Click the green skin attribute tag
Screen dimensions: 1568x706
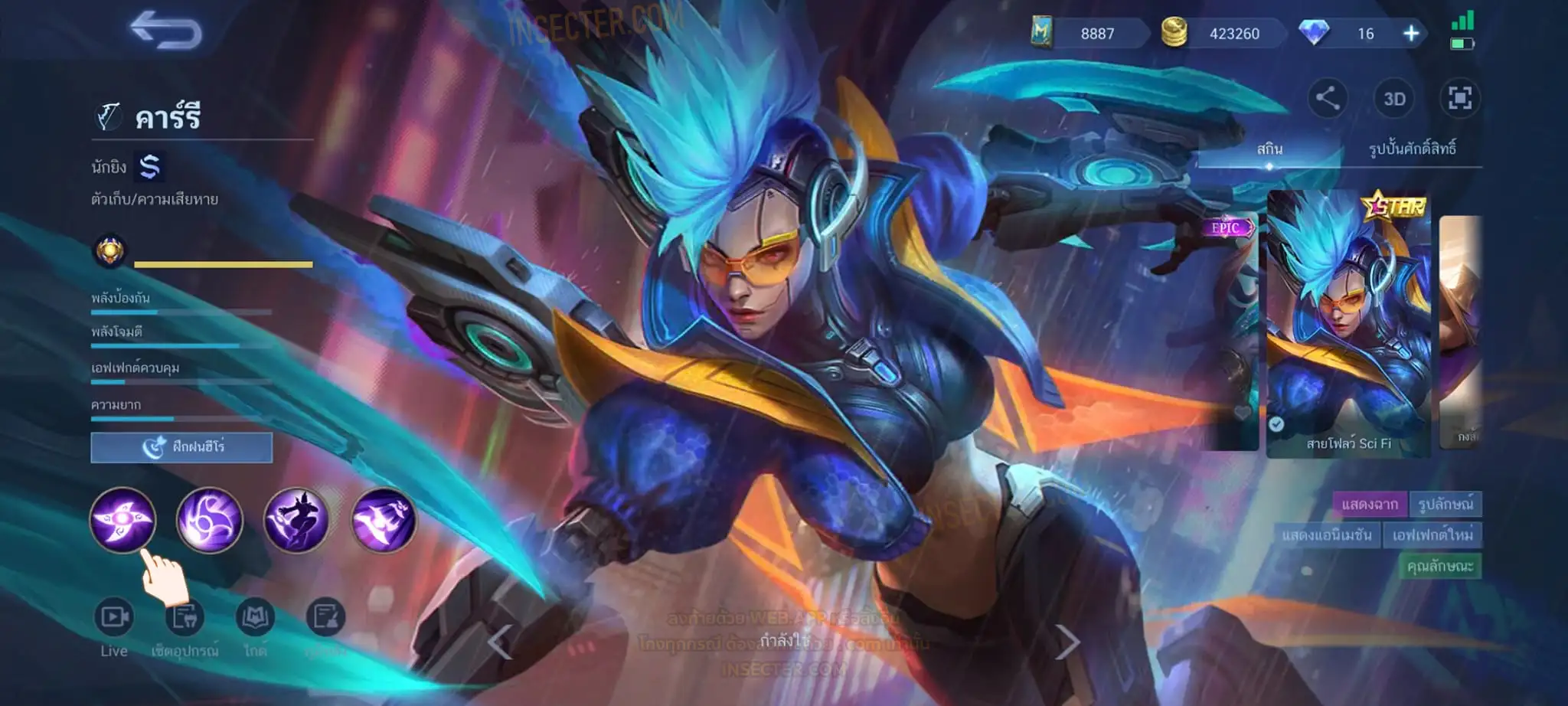pos(1439,567)
